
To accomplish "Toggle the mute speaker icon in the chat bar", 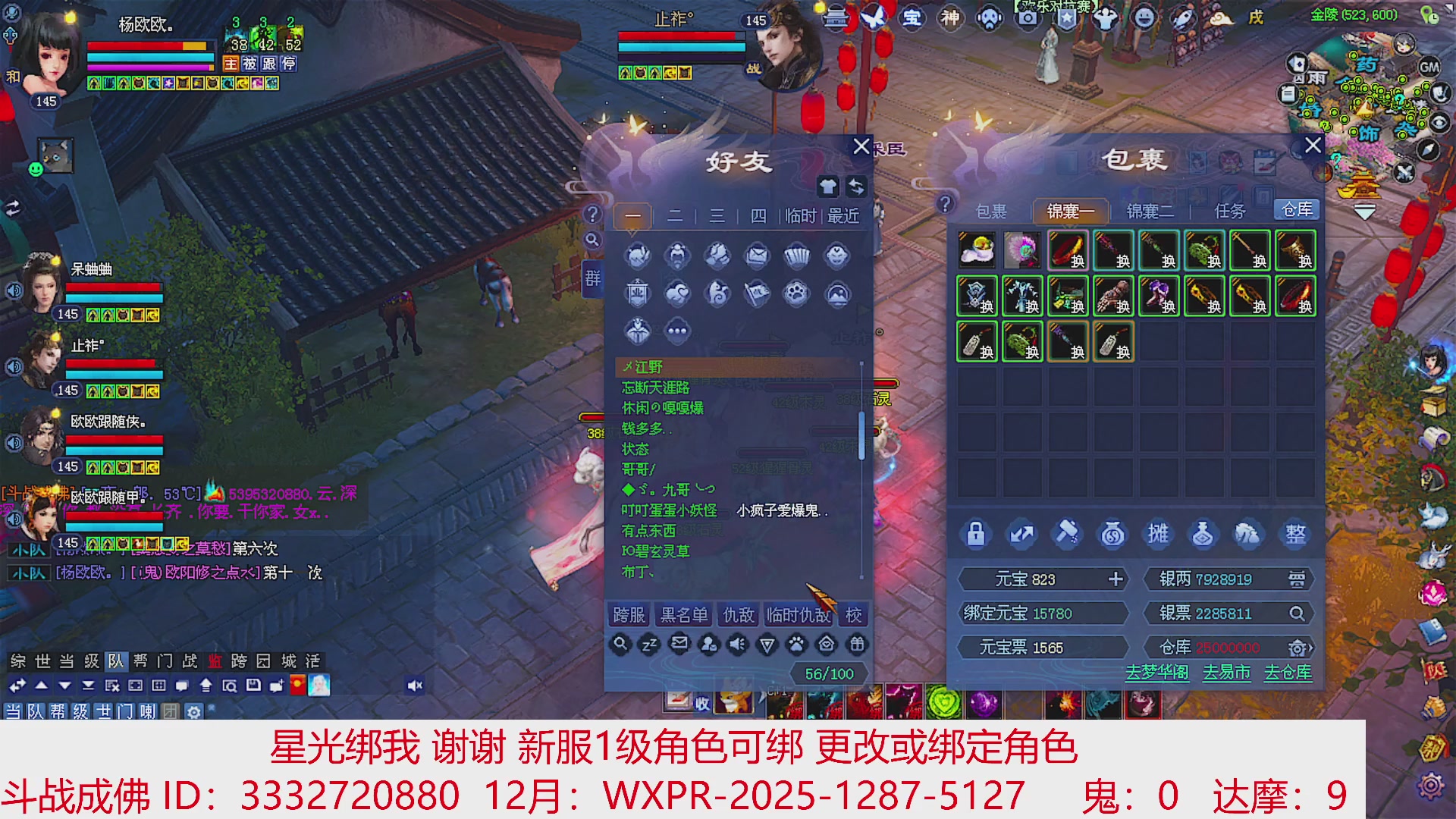I will [414, 685].
